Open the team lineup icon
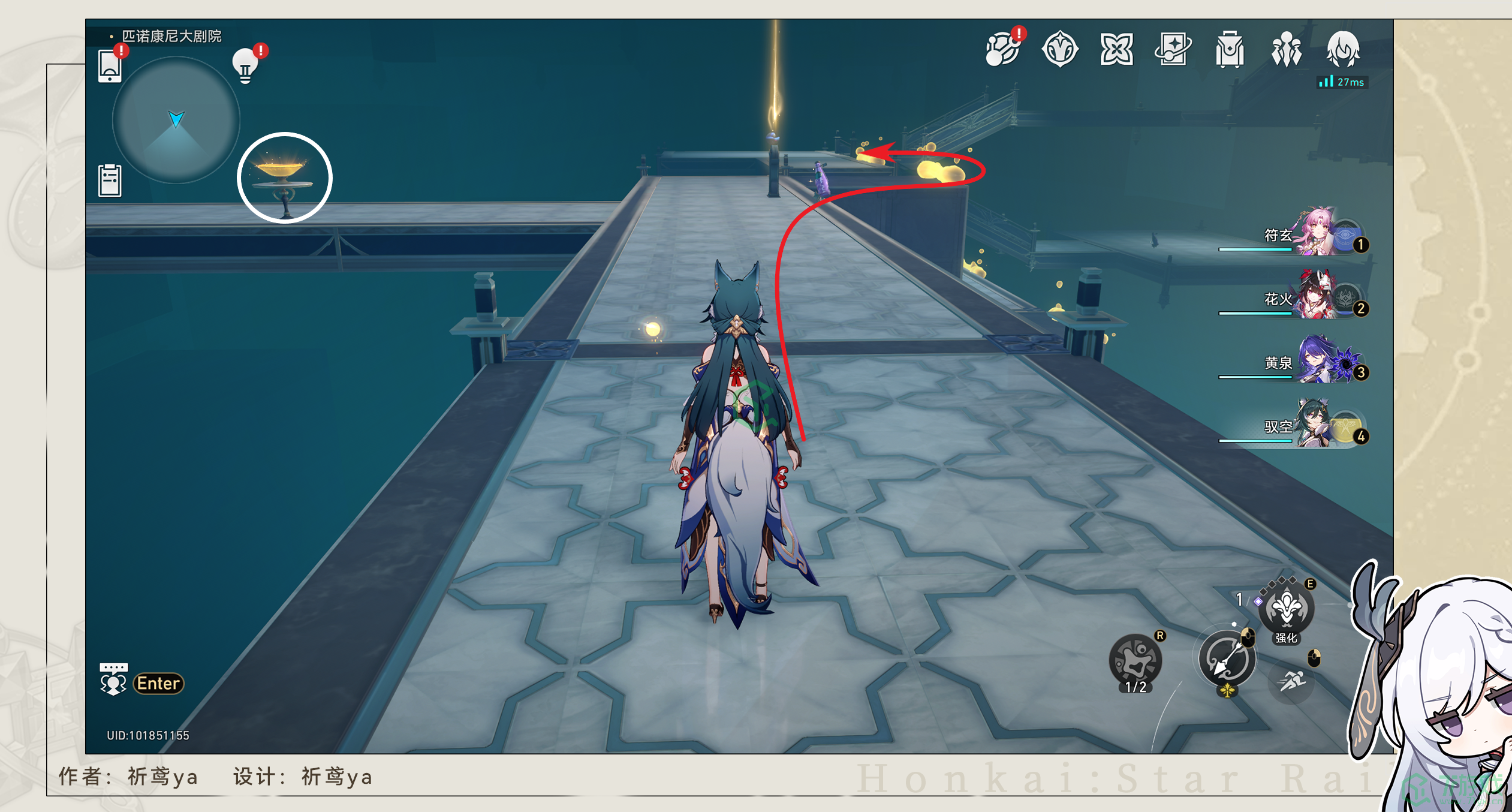 [1286, 49]
